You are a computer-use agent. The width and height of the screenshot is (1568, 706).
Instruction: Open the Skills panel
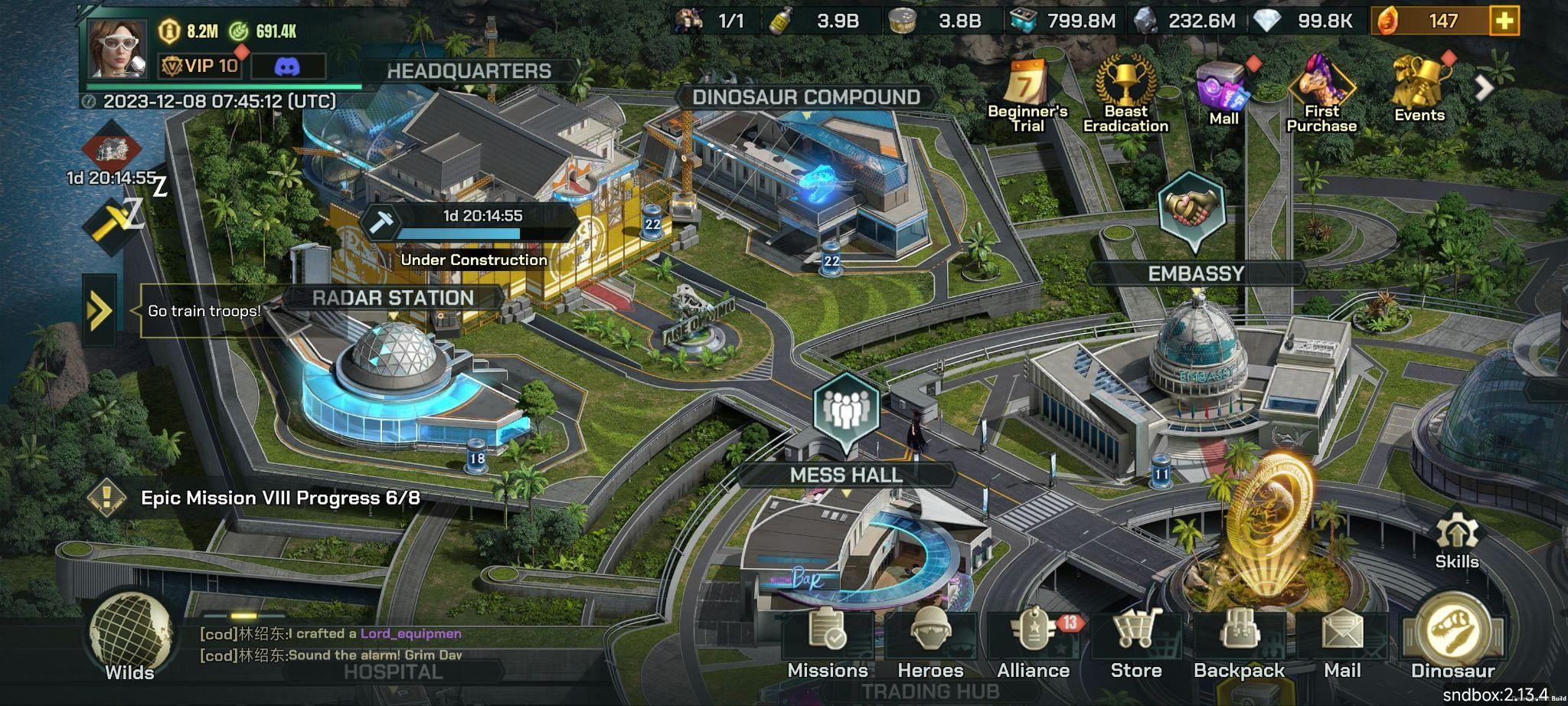pyautogui.click(x=1456, y=540)
